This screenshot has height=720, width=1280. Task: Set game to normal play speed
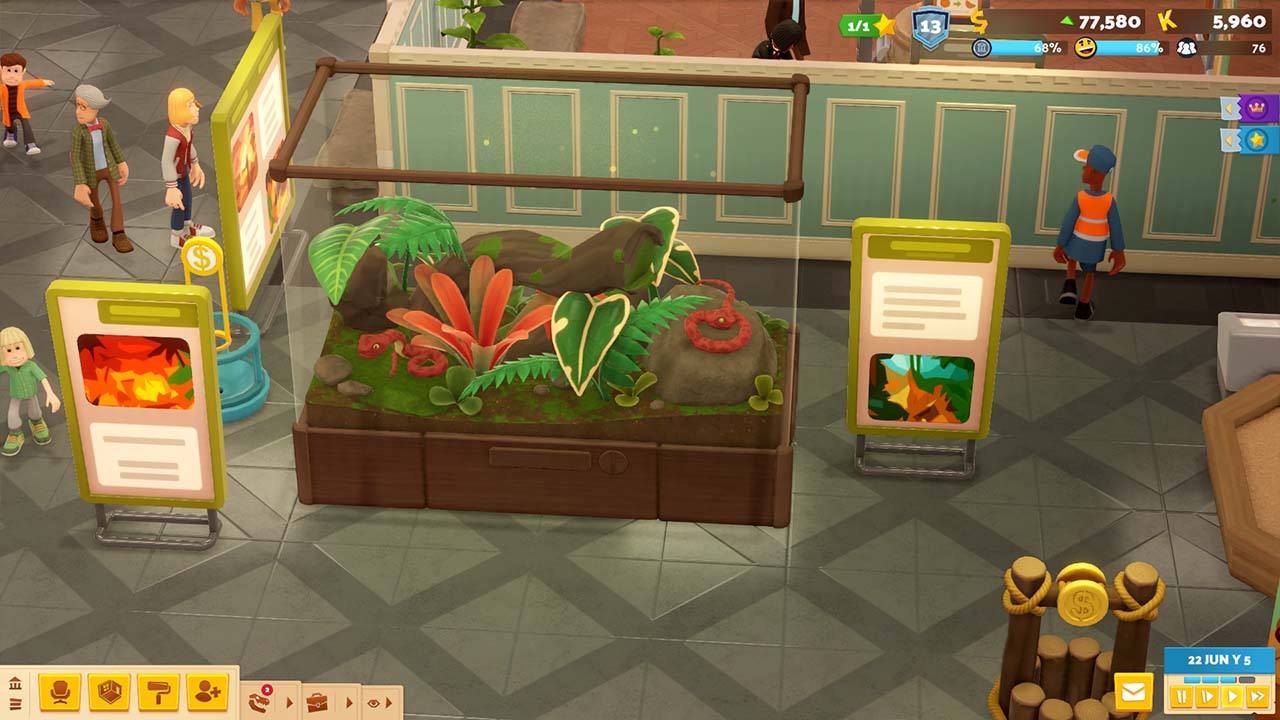click(1232, 696)
